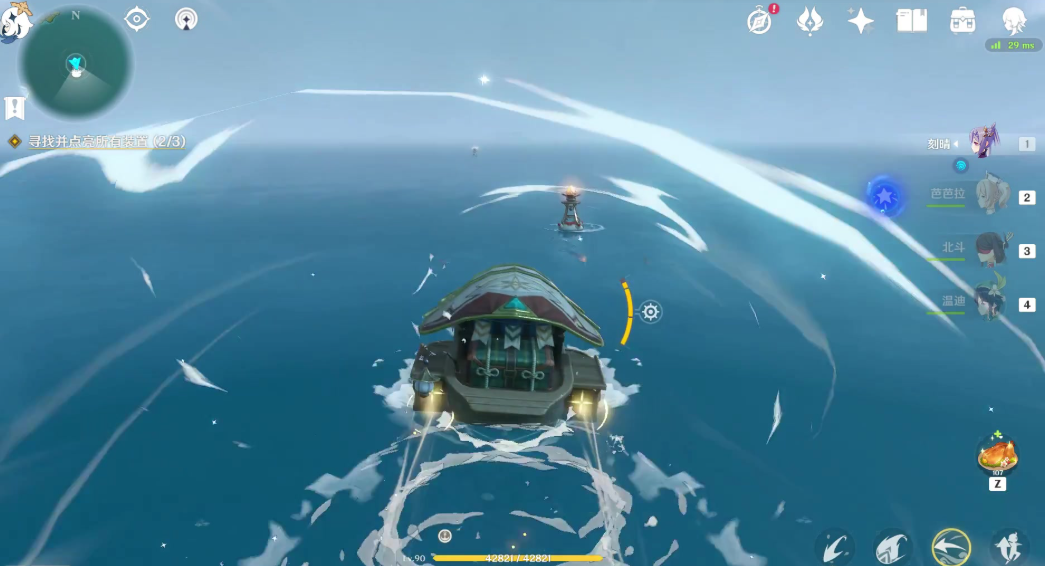
Task: Open the Adventurer Handbook book icon
Action: (912, 21)
